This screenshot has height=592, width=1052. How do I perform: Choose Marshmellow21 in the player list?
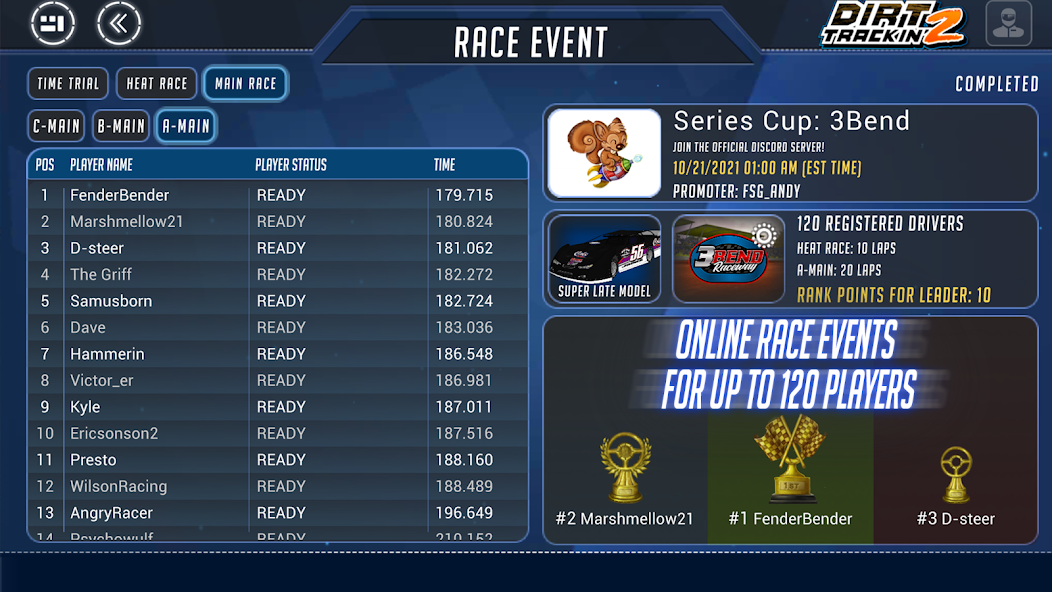pos(277,221)
